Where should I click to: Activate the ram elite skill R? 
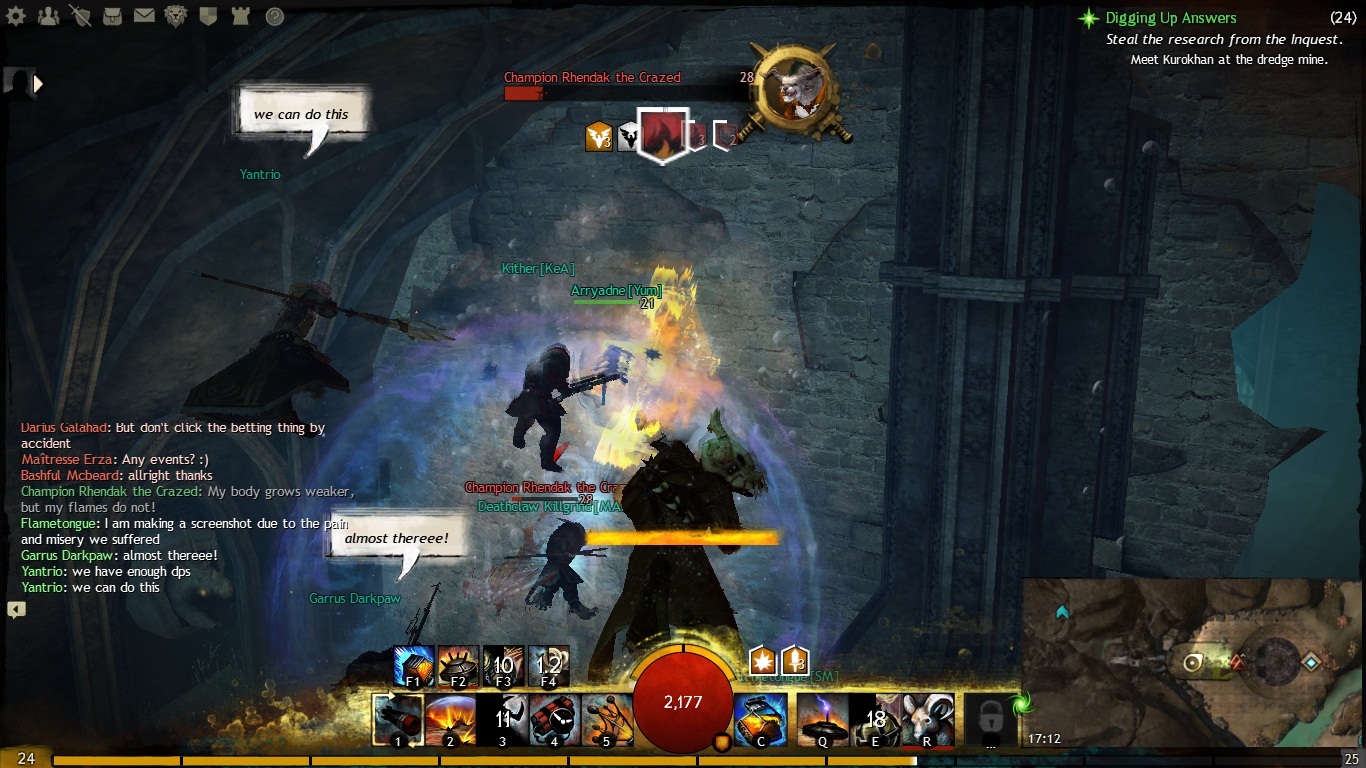pyautogui.click(x=928, y=719)
